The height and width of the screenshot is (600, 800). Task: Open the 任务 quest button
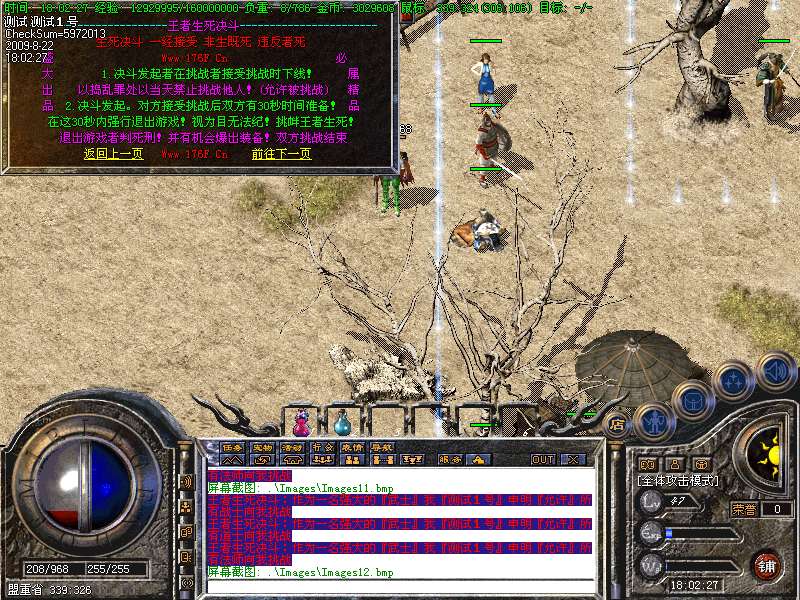(232, 447)
